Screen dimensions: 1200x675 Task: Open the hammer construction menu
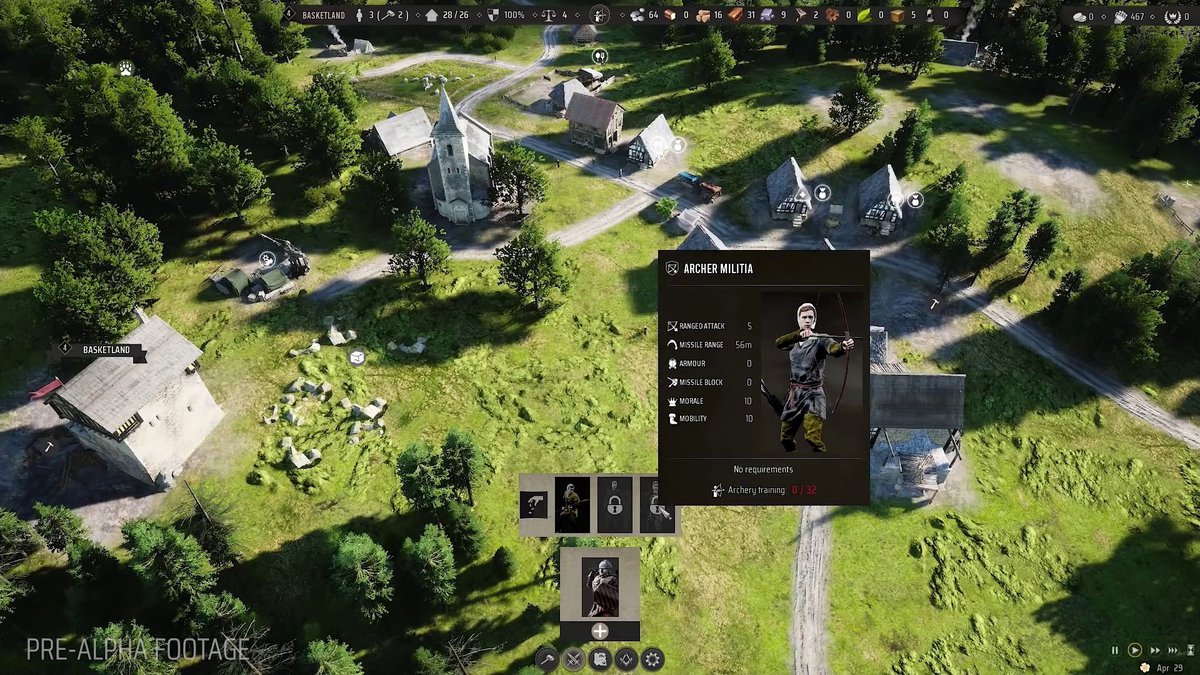tap(546, 659)
